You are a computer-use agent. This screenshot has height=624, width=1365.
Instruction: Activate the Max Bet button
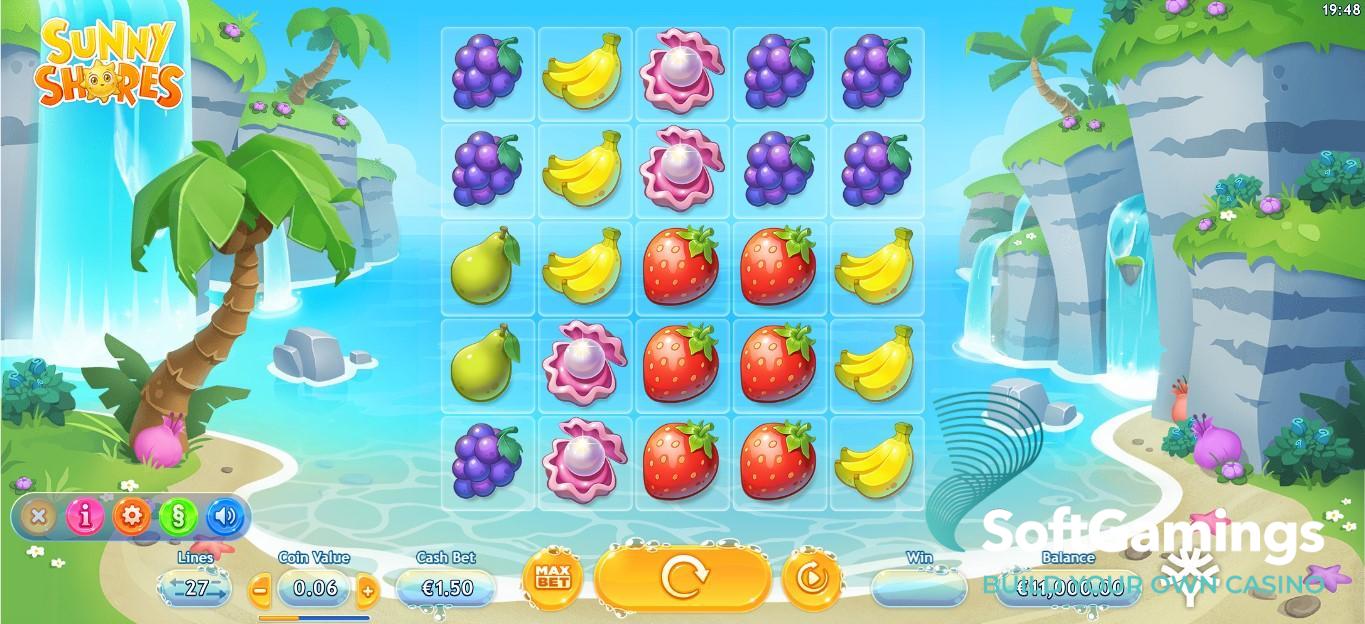[x=546, y=579]
